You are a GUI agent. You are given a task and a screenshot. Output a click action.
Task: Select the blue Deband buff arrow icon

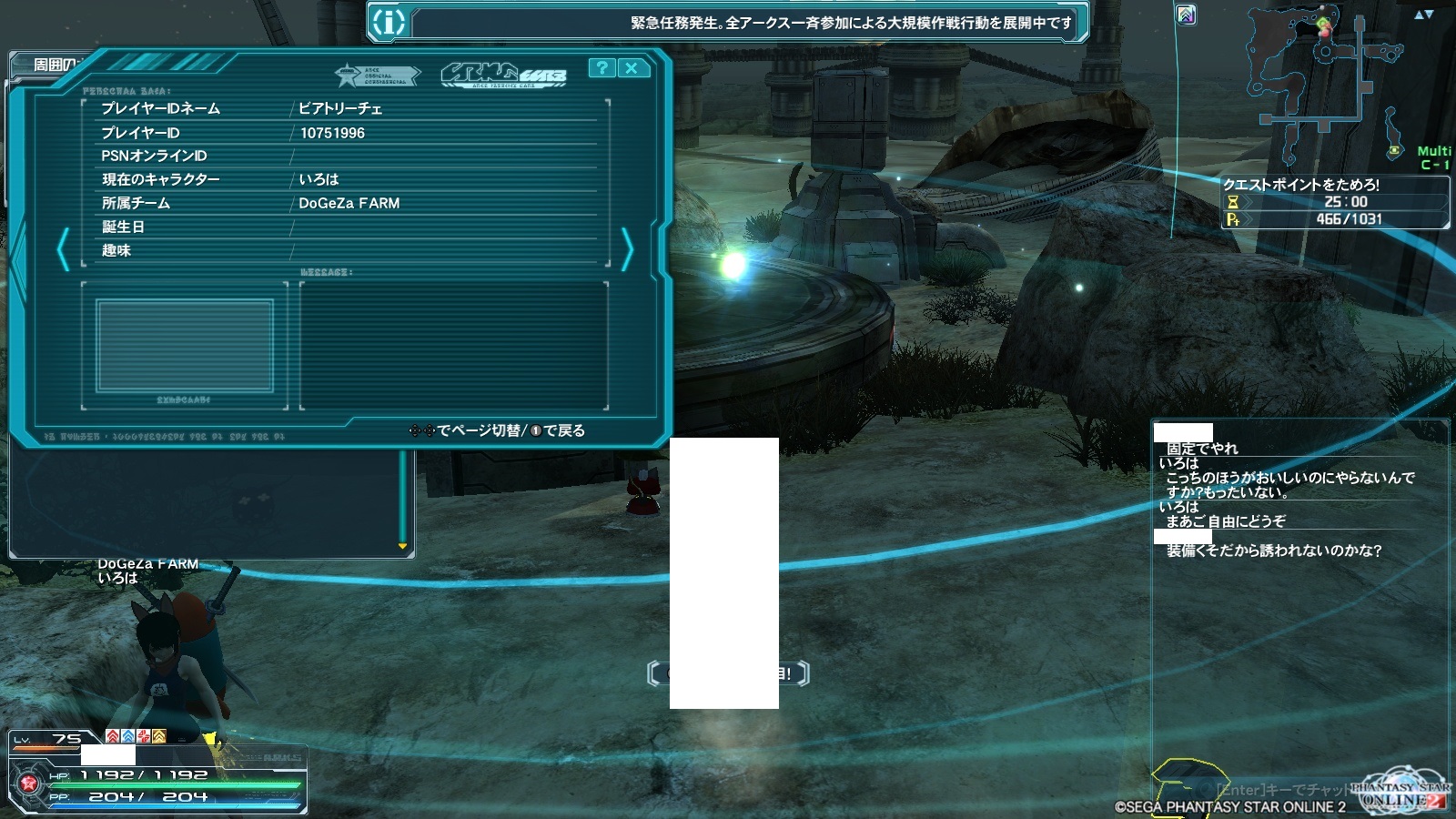coord(127,736)
